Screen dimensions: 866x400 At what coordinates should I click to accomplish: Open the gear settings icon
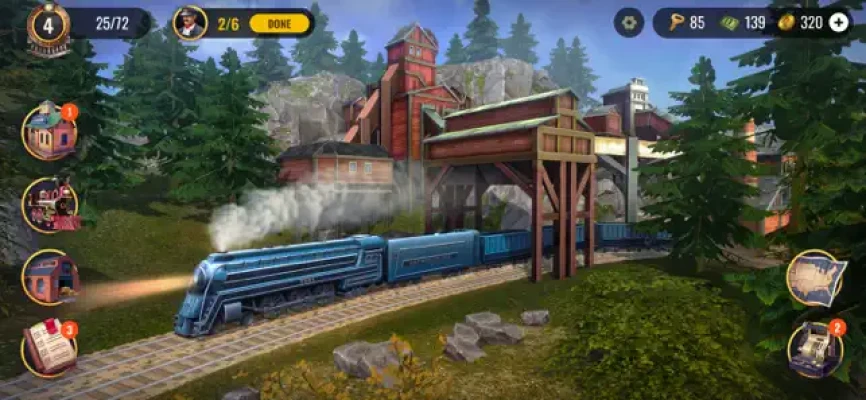click(x=628, y=22)
